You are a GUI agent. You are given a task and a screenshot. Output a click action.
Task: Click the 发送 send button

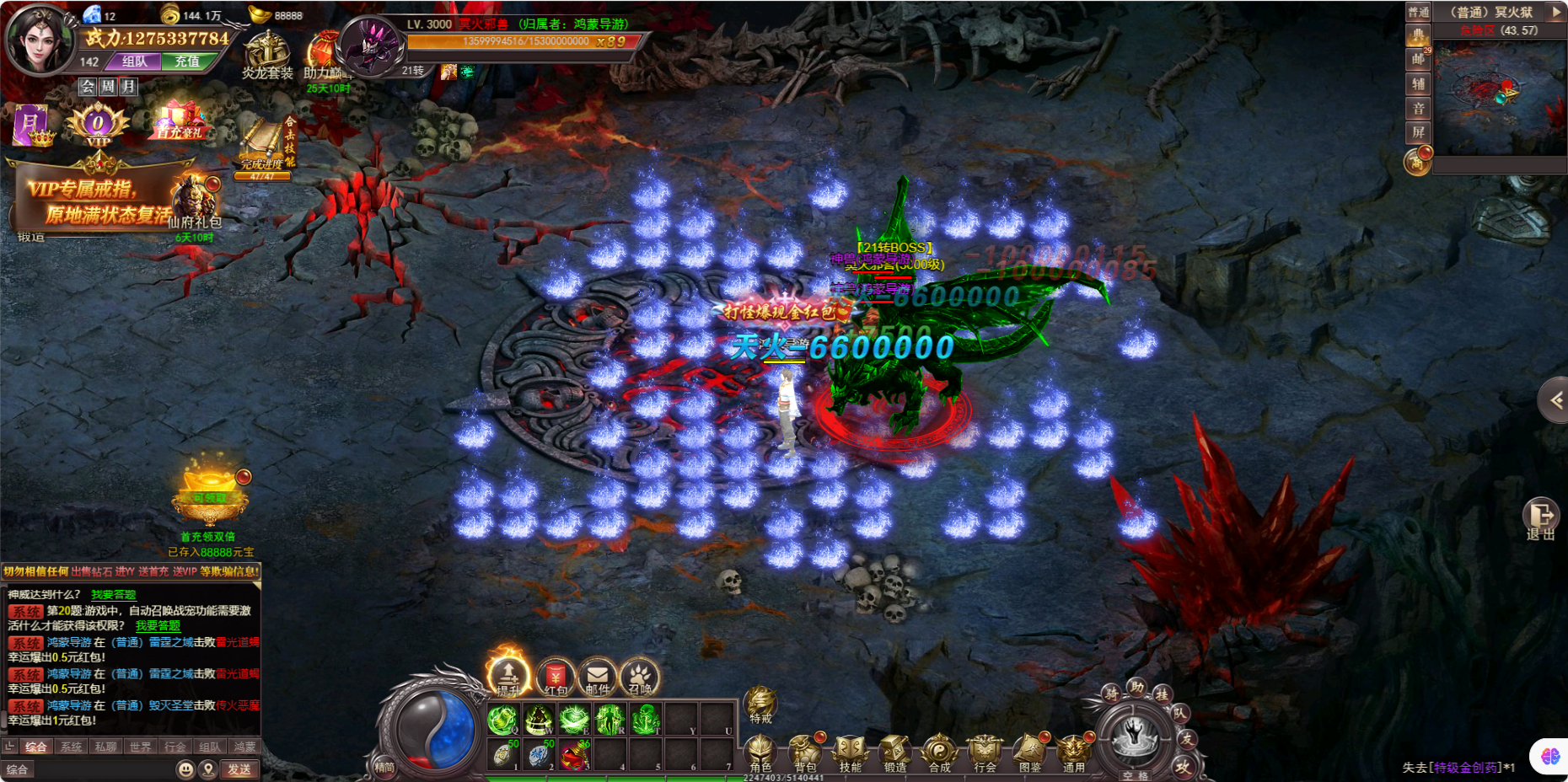tap(239, 769)
